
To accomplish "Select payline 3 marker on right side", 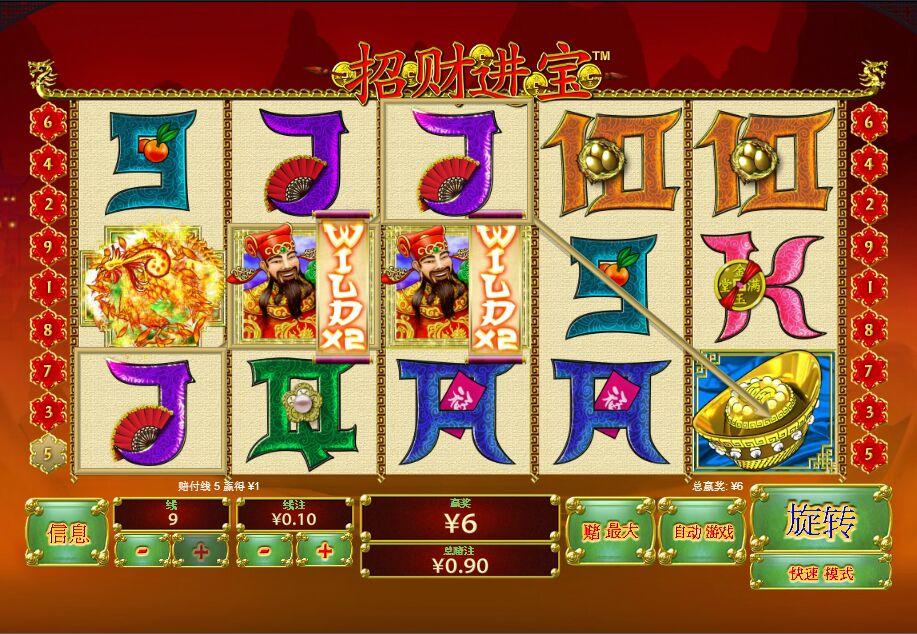I will click(869, 410).
